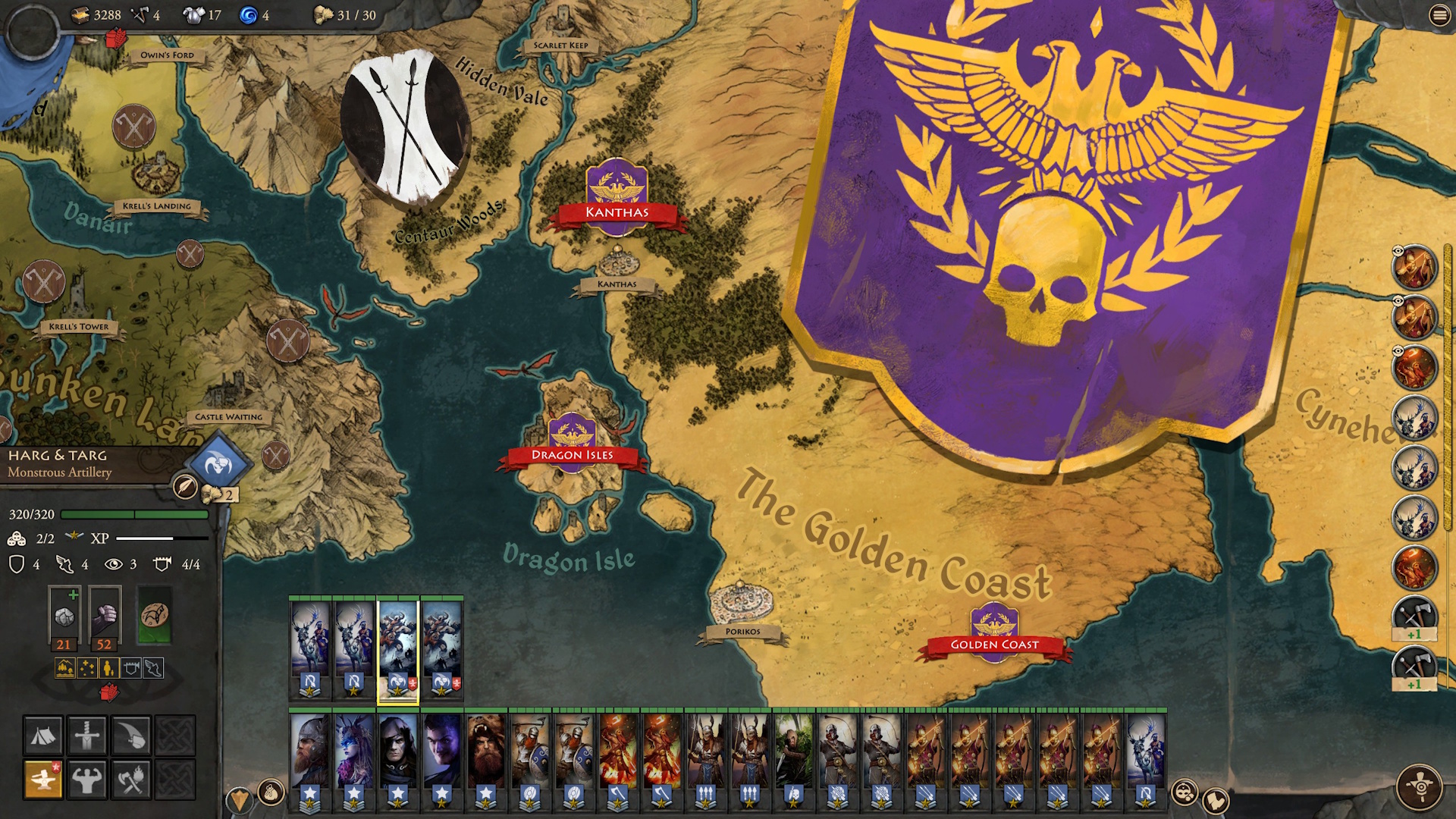Click the Porikos settlement label
This screenshot has width=1456, height=819.
click(x=742, y=631)
